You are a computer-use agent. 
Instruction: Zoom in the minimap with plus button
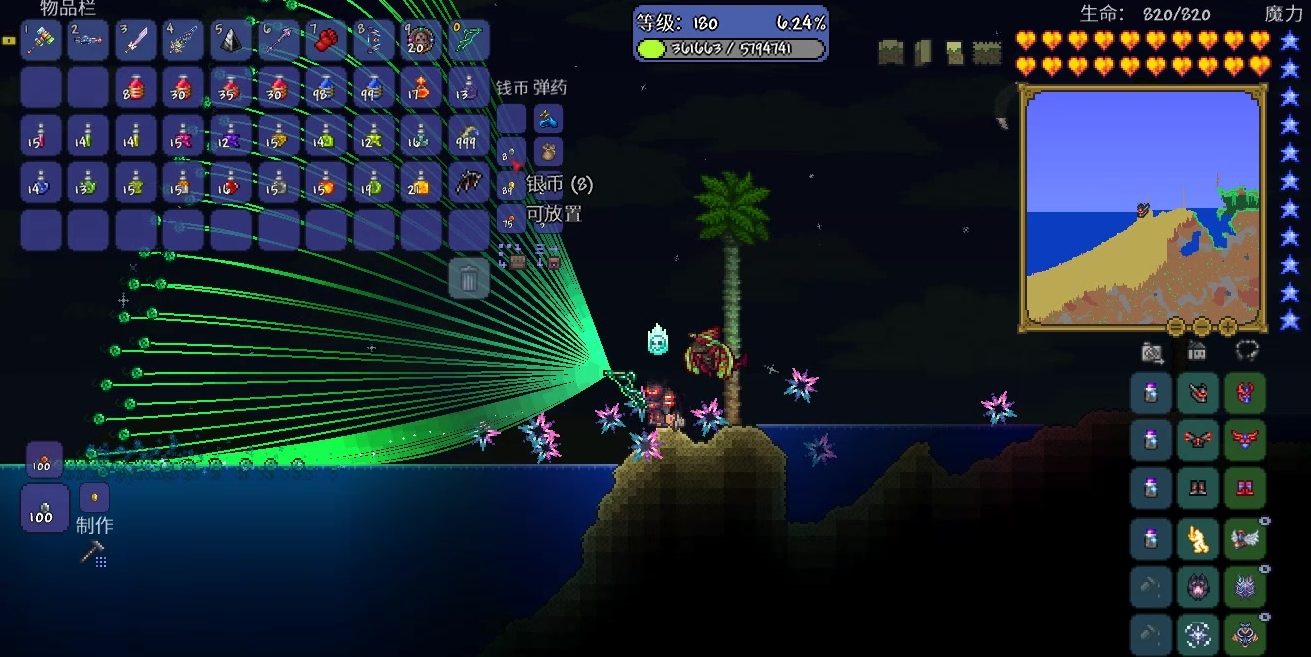pos(1228,327)
